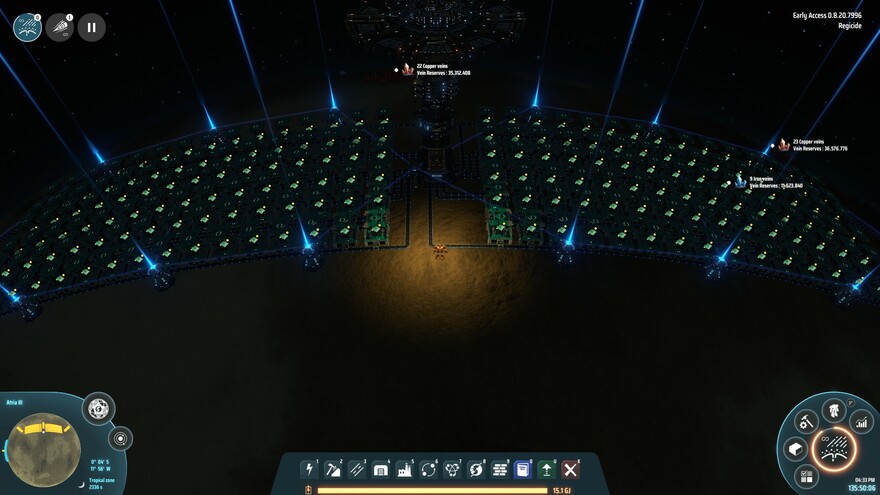
Task: Open the blue blueprint book slot
Action: [x=523, y=469]
